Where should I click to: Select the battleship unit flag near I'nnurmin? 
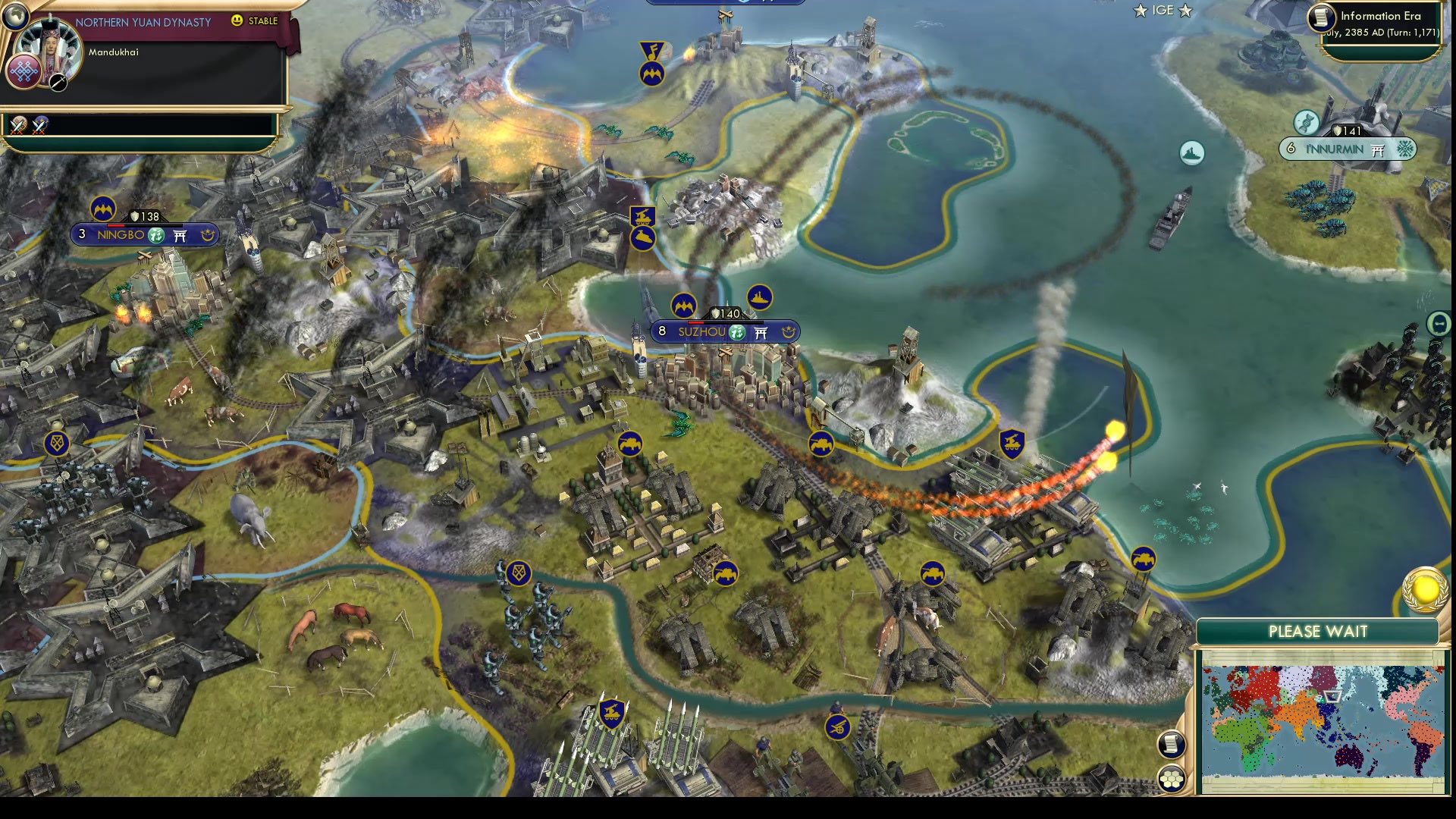click(1192, 153)
